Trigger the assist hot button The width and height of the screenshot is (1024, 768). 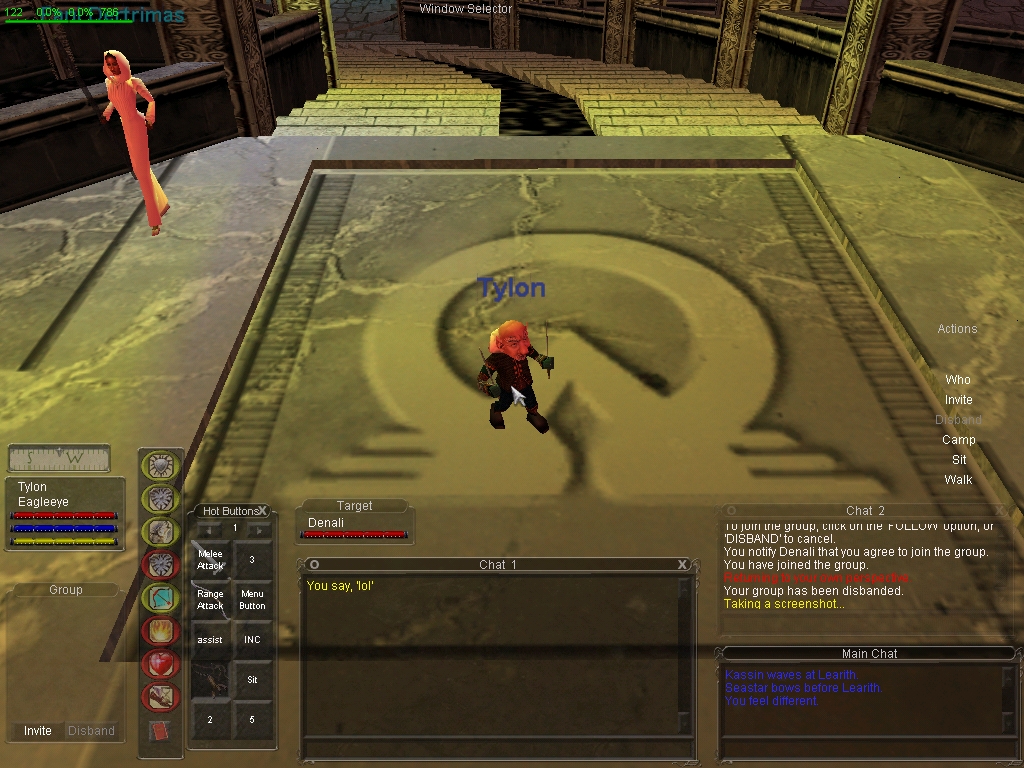(x=211, y=640)
